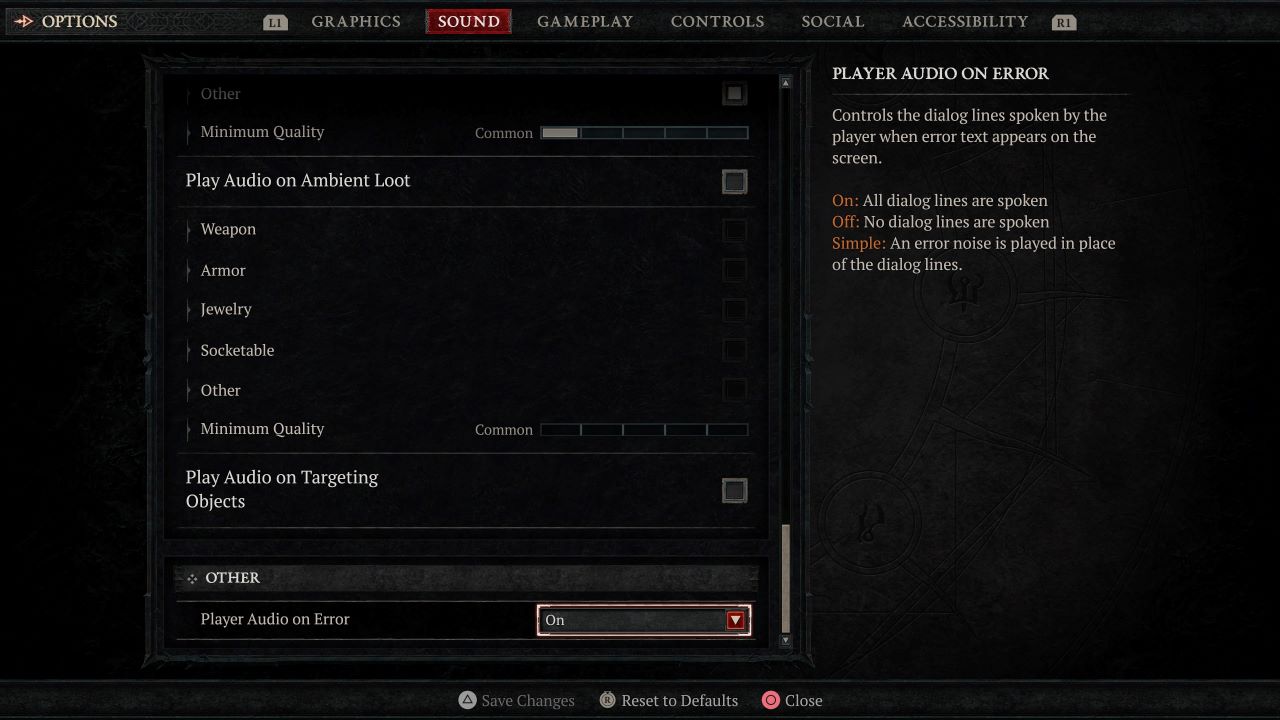Click the touchpad icon beside Reset to Defaults
The width and height of the screenshot is (1280, 720).
607,700
